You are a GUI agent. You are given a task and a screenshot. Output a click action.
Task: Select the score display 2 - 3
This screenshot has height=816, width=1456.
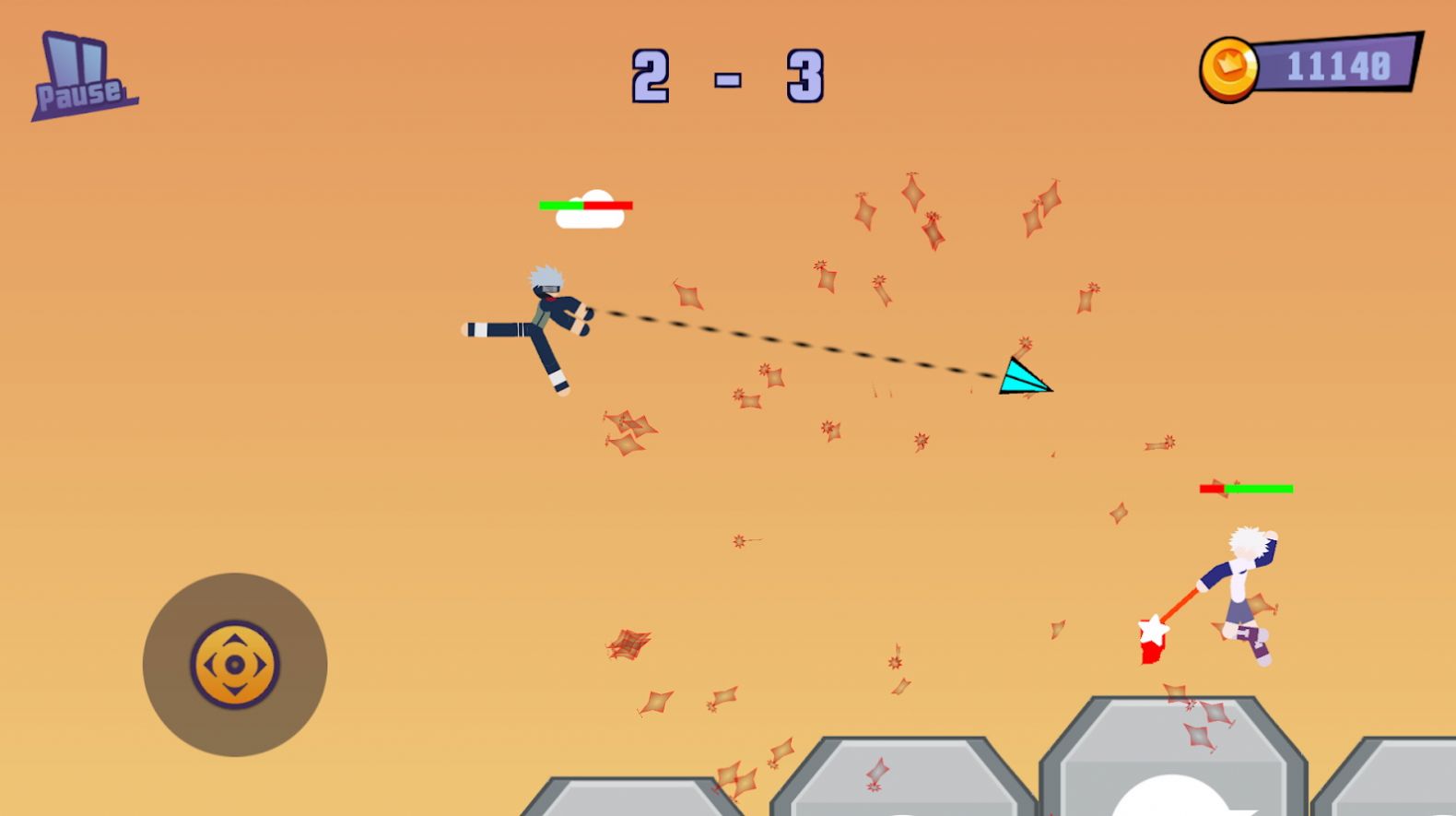tap(726, 76)
